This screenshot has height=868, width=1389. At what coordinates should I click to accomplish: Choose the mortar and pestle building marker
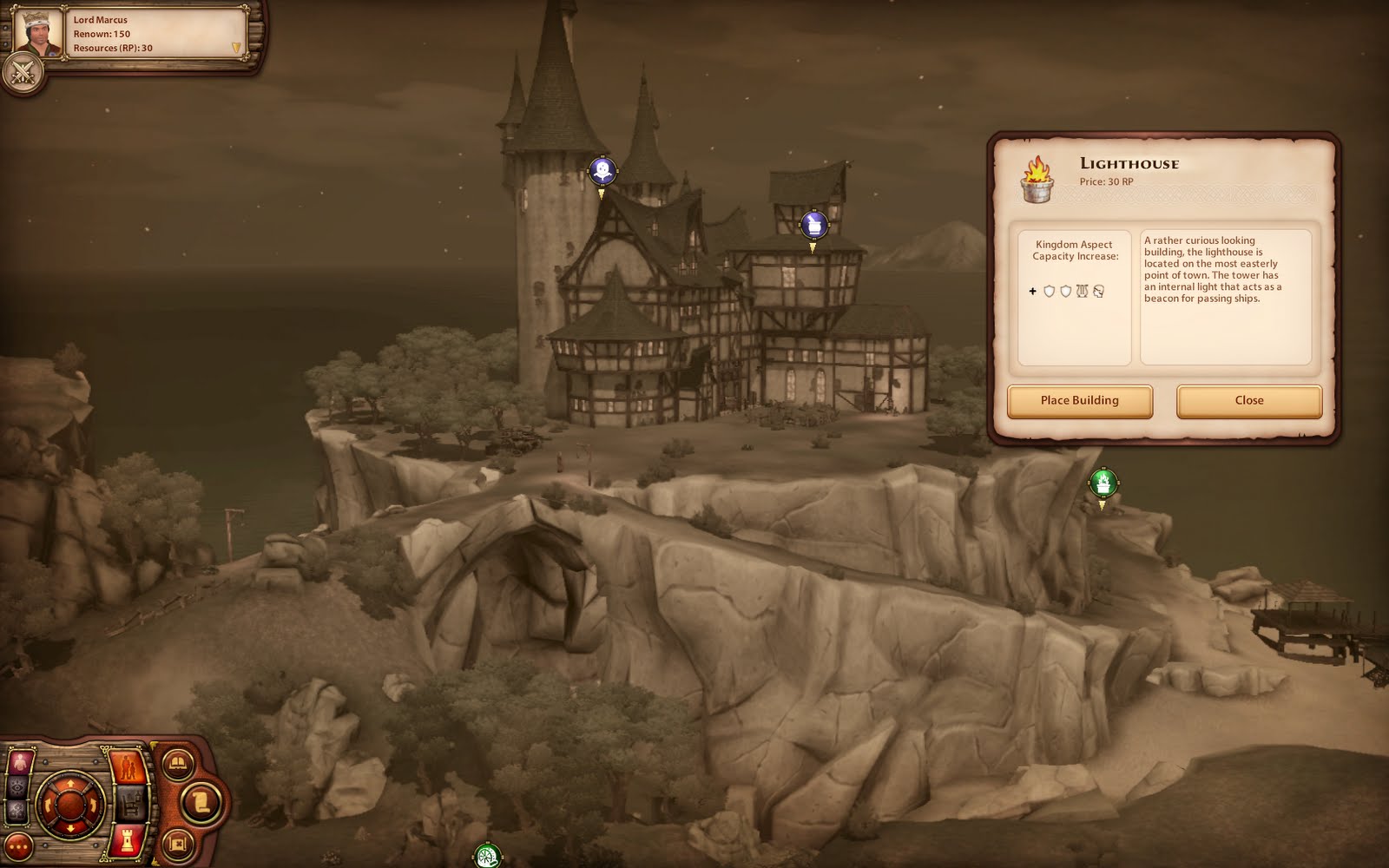[x=813, y=225]
